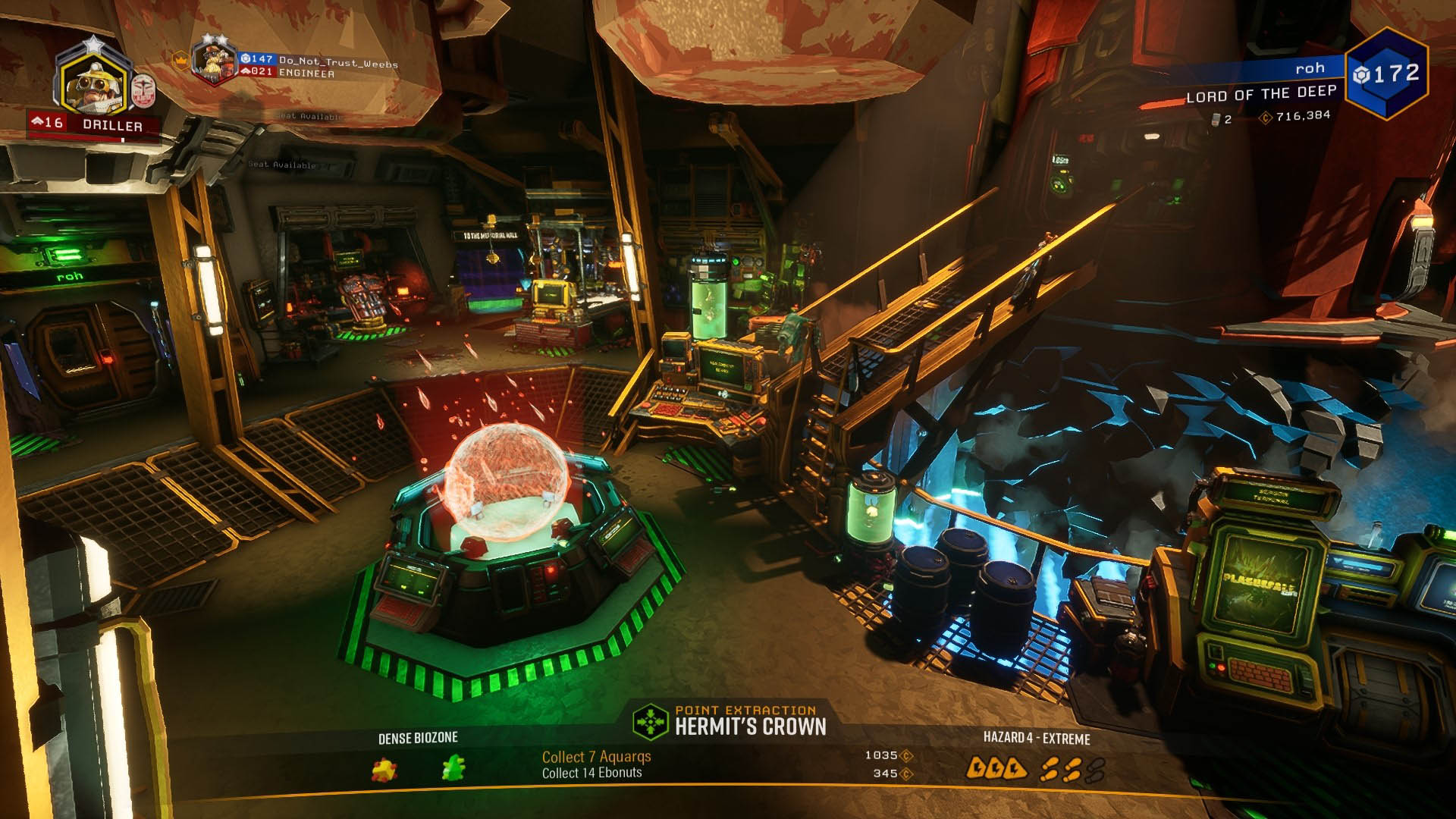This screenshot has width=1456, height=819.
Task: Click the crown icon beside the Engineer card
Action: (x=180, y=61)
